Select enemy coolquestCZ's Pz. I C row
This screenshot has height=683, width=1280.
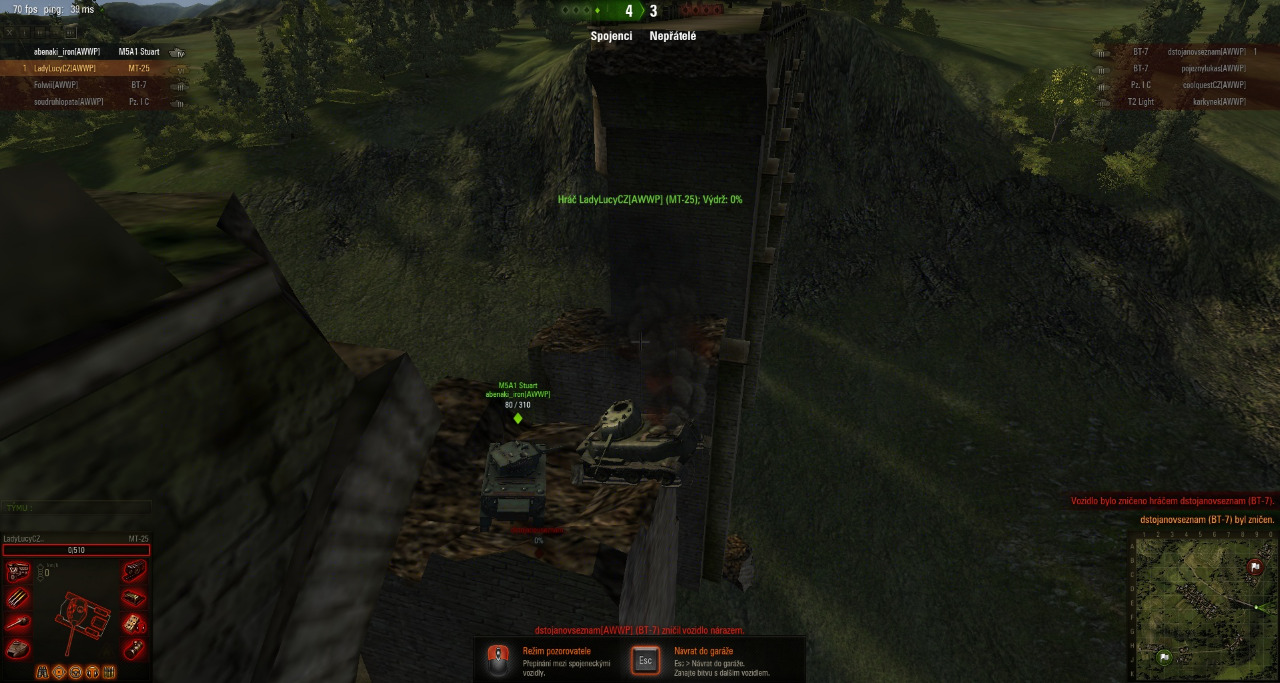(1188, 85)
